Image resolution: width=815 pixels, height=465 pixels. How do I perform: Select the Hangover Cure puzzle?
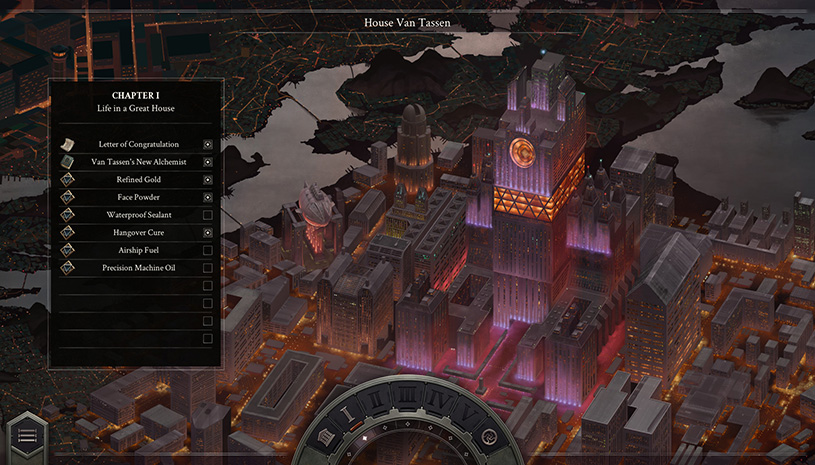[138, 233]
